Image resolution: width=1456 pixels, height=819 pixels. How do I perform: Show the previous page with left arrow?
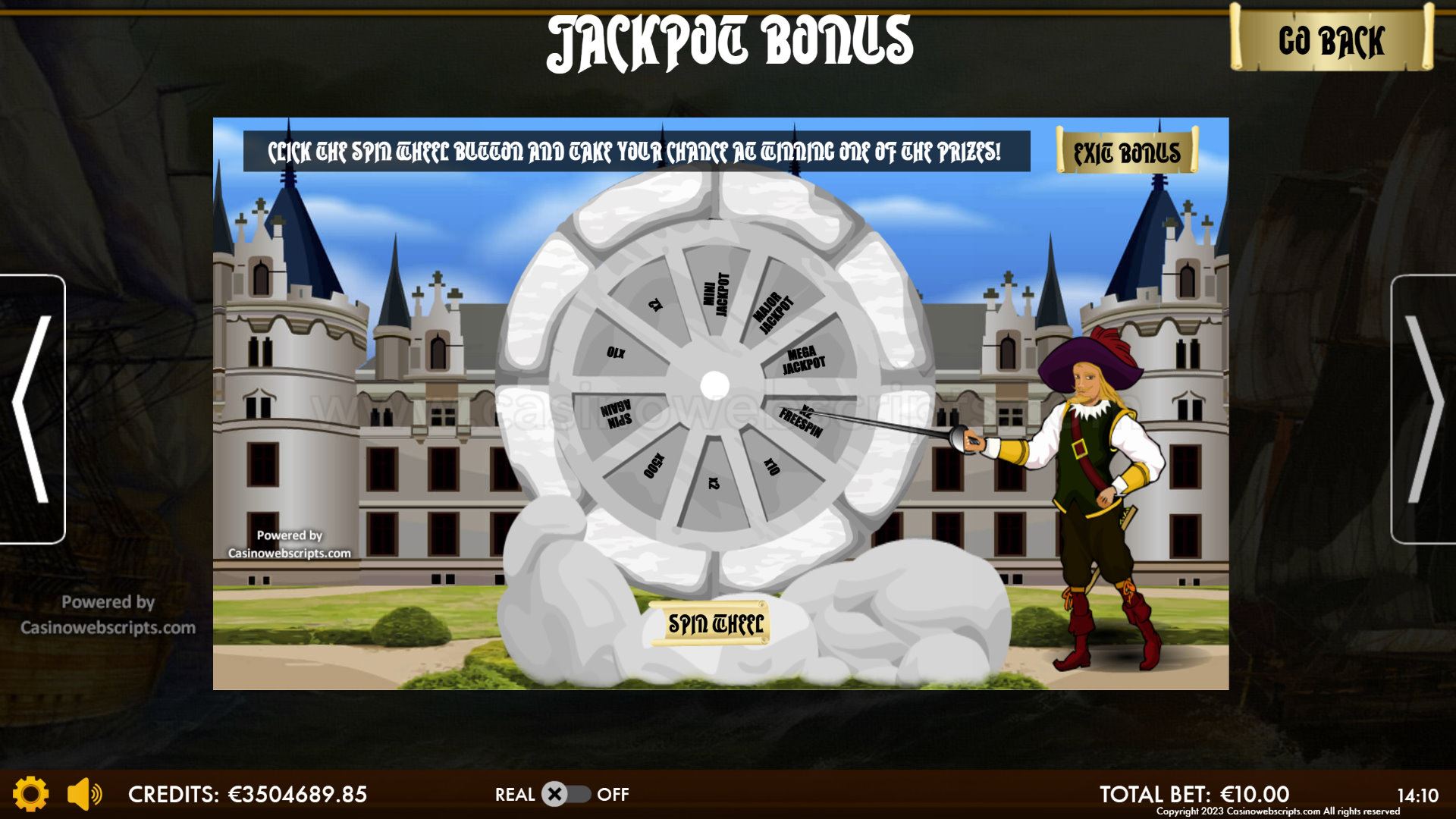pyautogui.click(x=32, y=409)
